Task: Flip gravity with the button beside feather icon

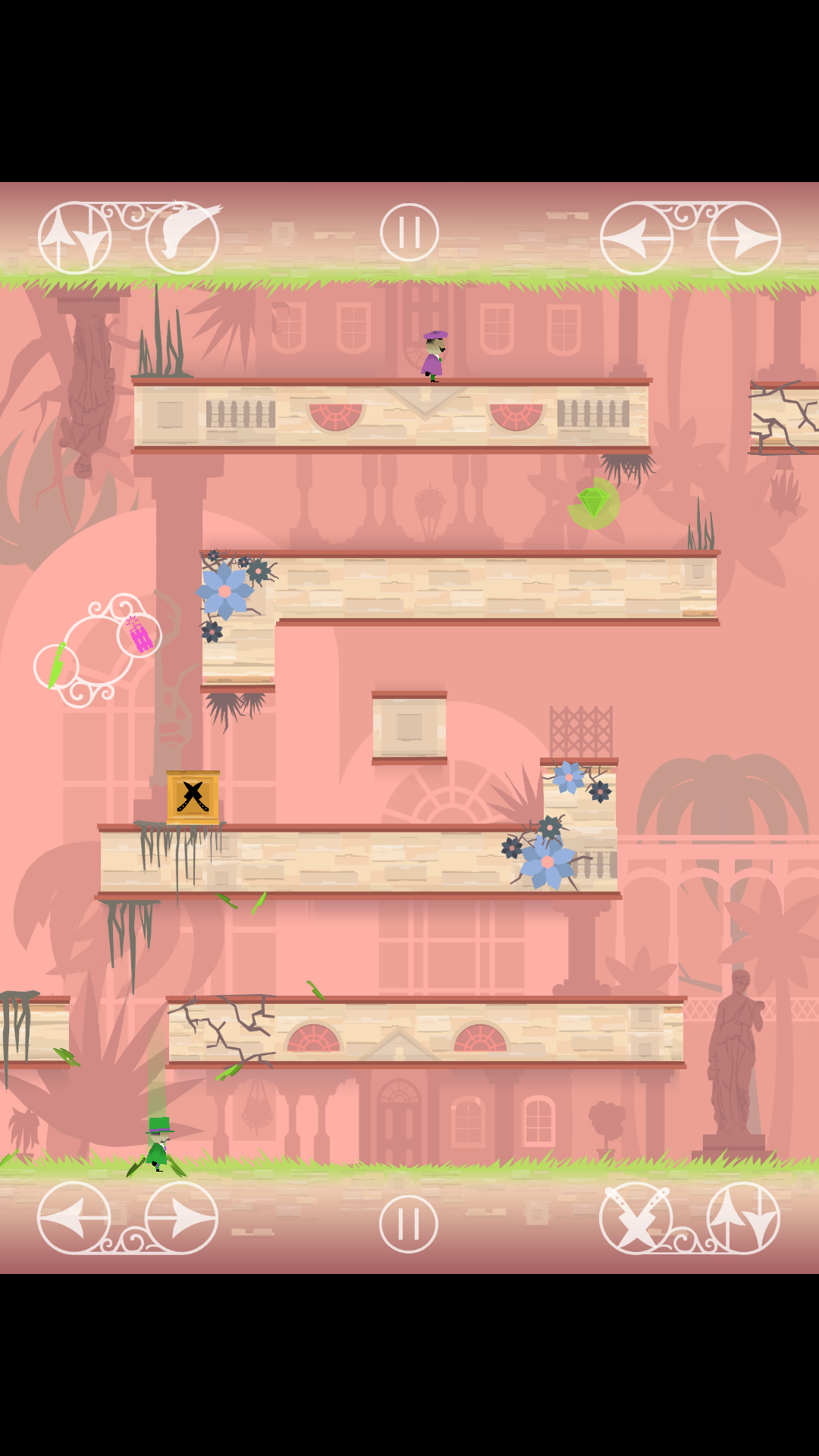Action: [75, 237]
